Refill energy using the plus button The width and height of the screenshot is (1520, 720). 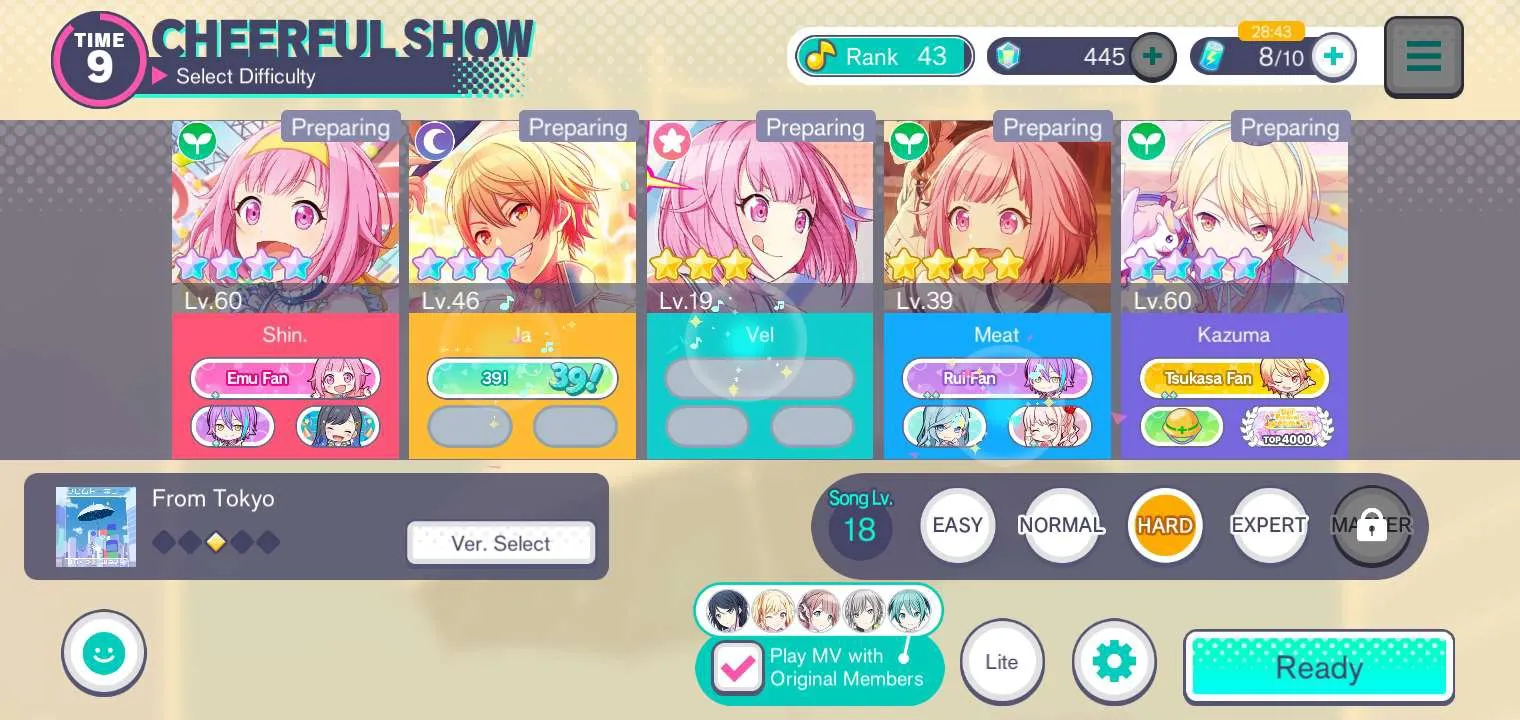click(1333, 57)
